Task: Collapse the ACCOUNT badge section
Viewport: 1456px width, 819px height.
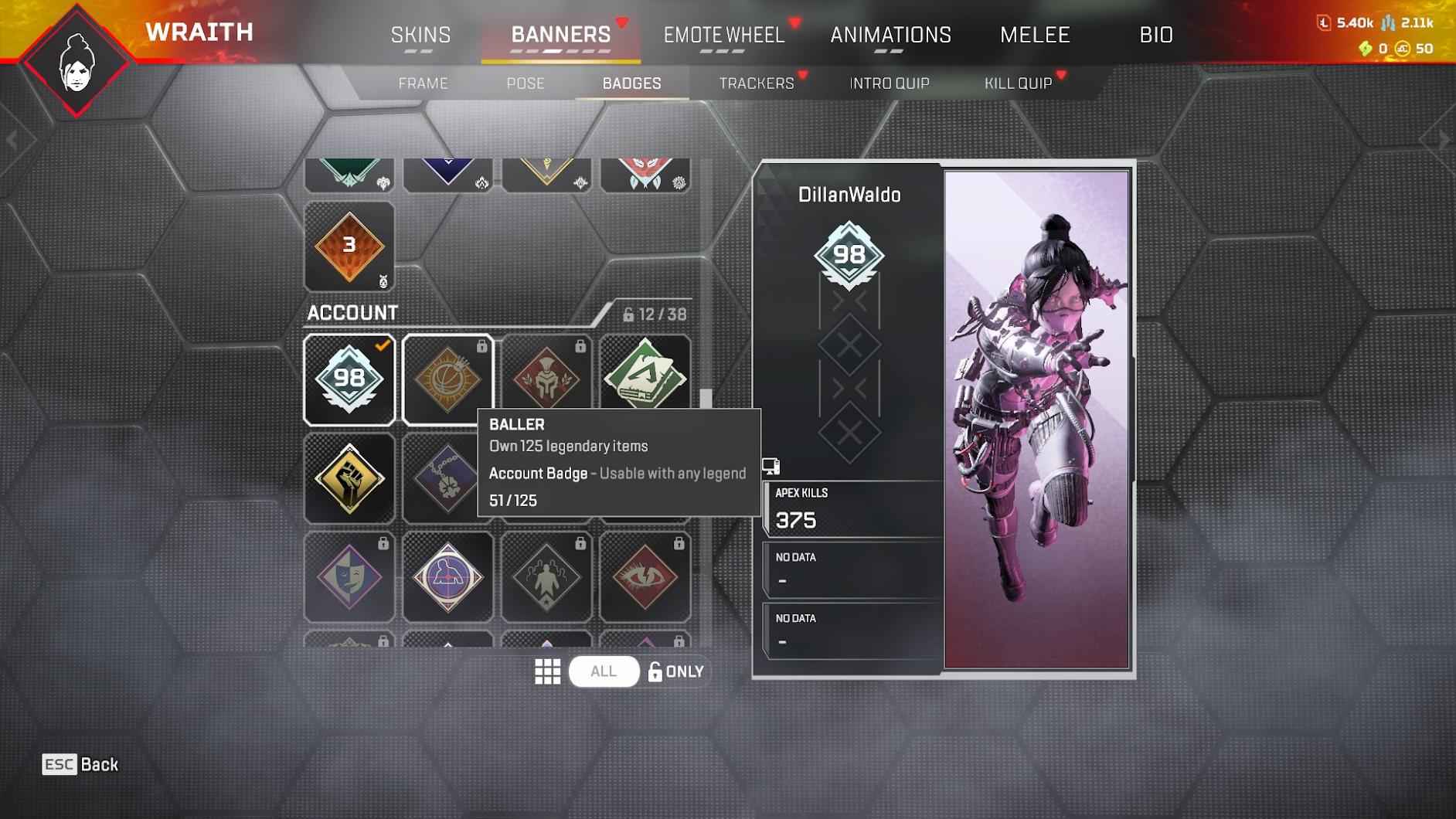Action: 352,312
